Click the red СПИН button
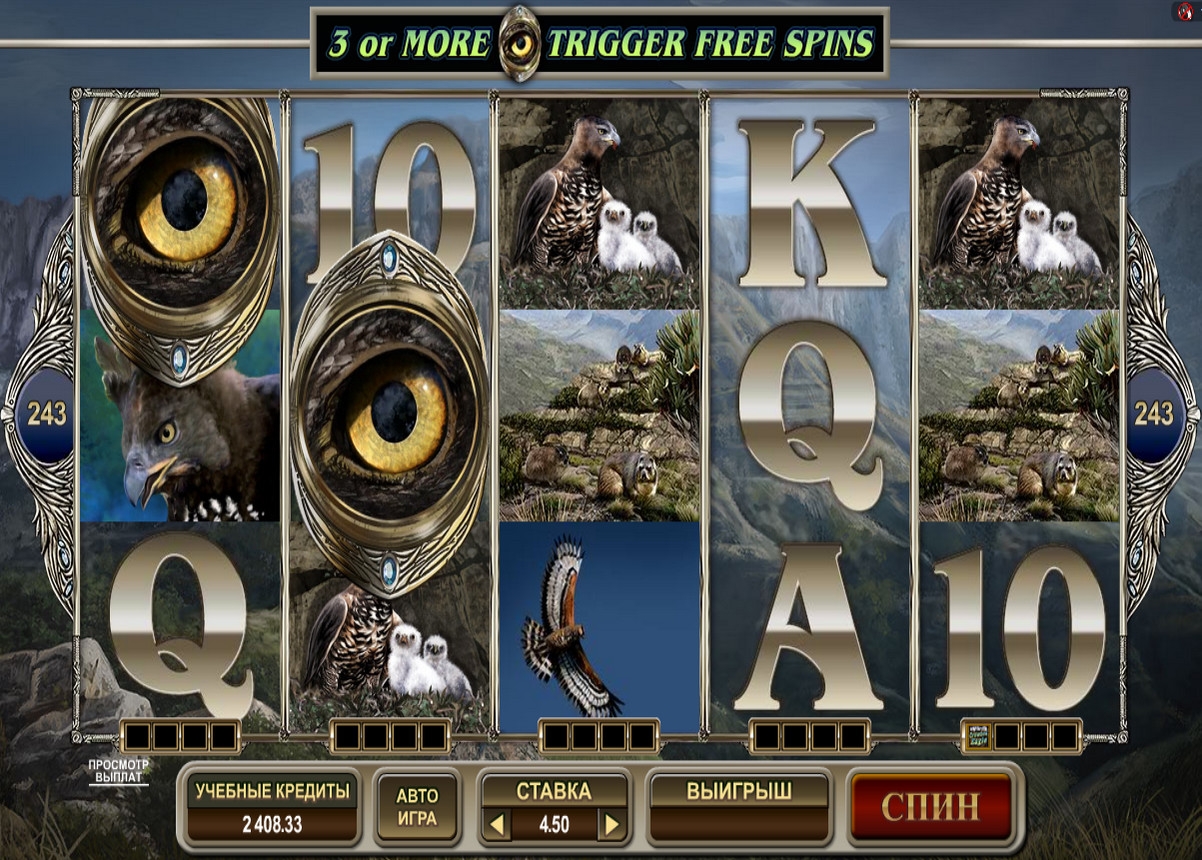The height and width of the screenshot is (860, 1202). (x=931, y=806)
